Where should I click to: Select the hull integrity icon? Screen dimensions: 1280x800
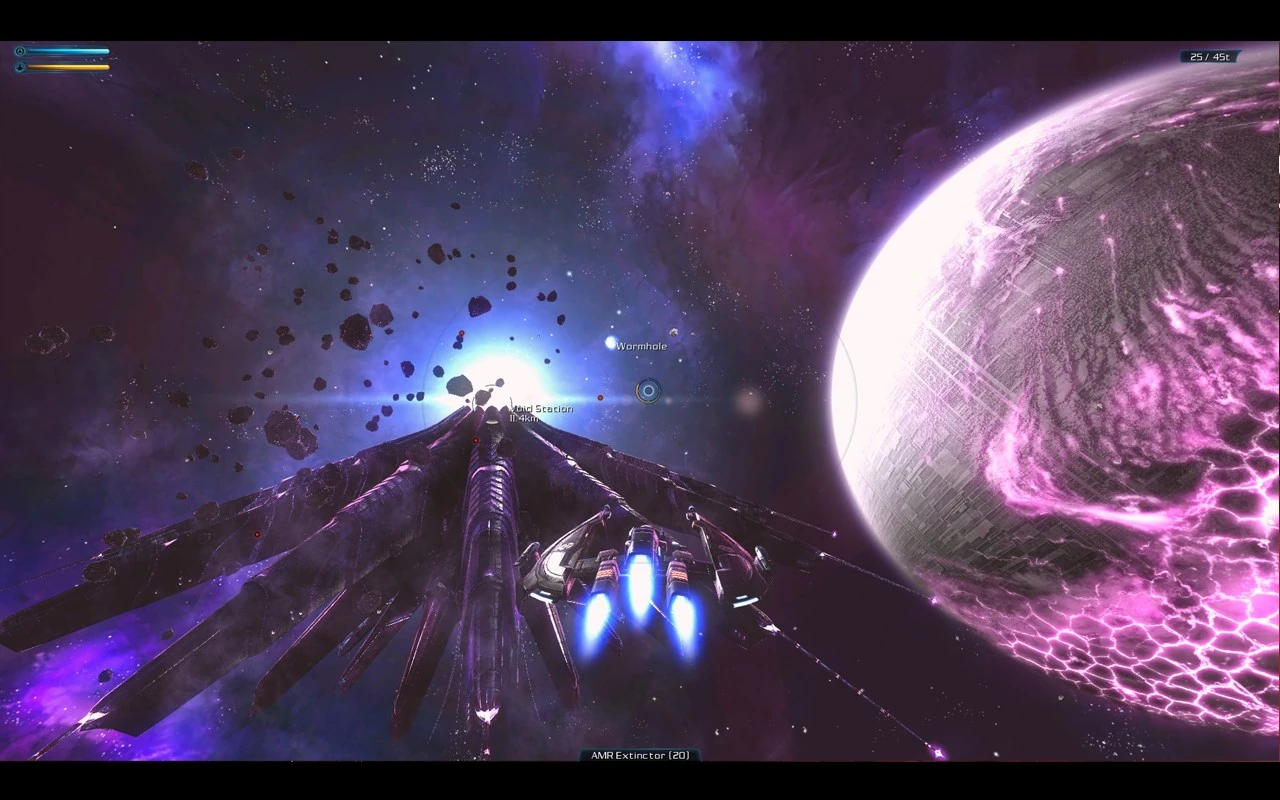click(20, 68)
